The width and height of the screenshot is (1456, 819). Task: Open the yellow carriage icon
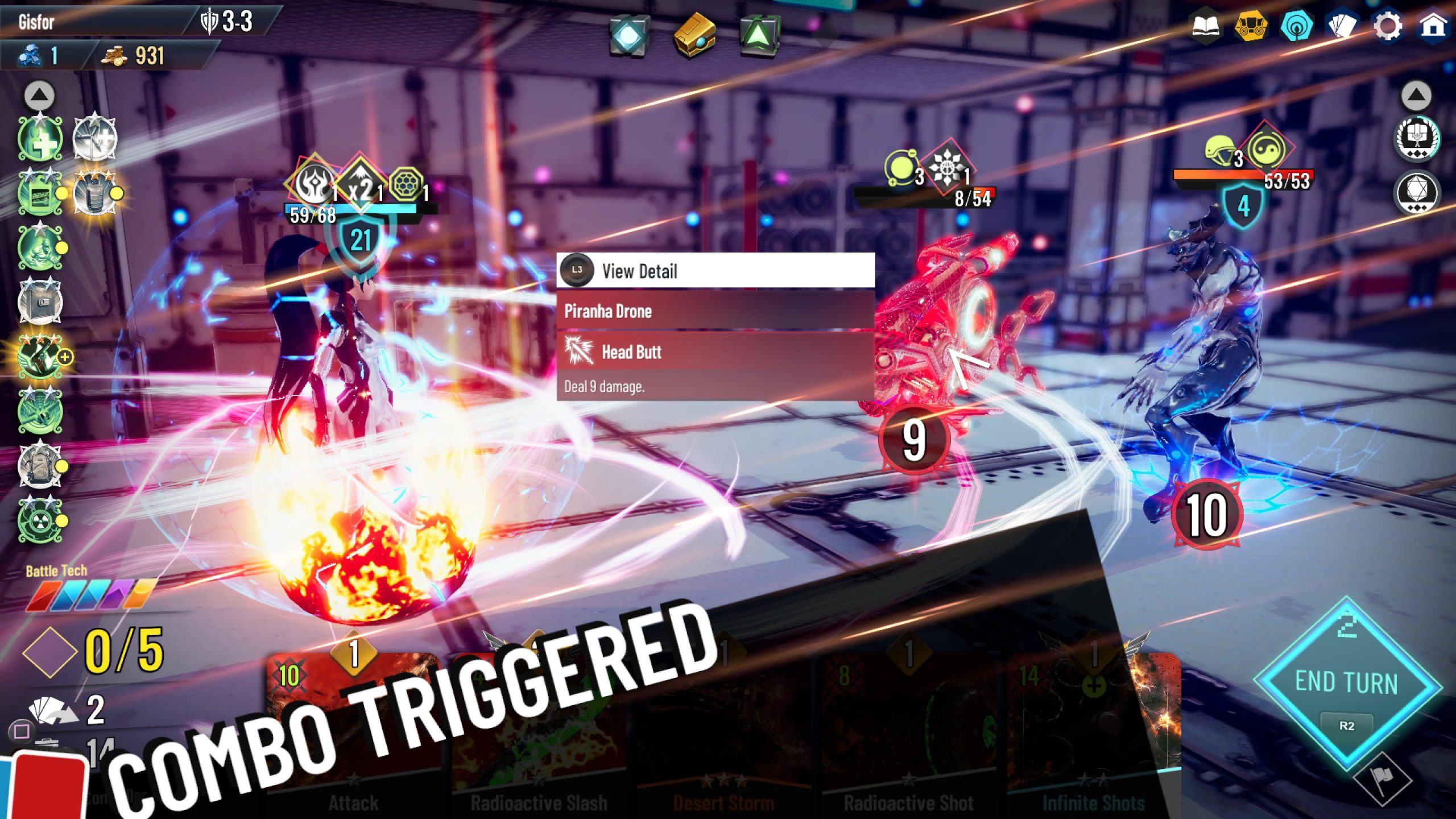pyautogui.click(x=1251, y=26)
